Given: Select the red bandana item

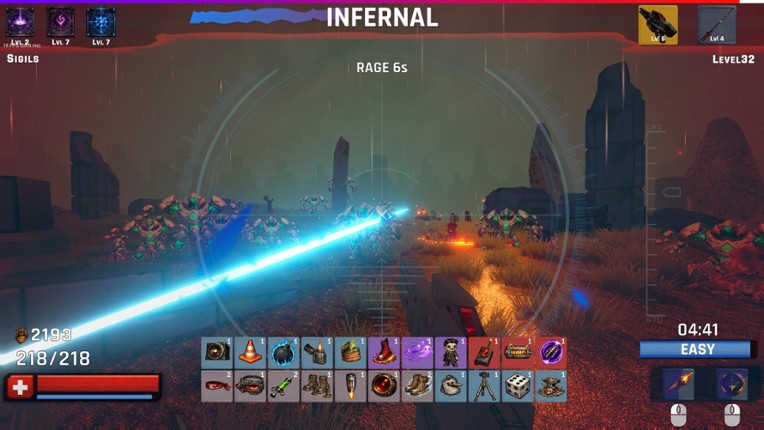Looking at the screenshot, I should [x=216, y=386].
